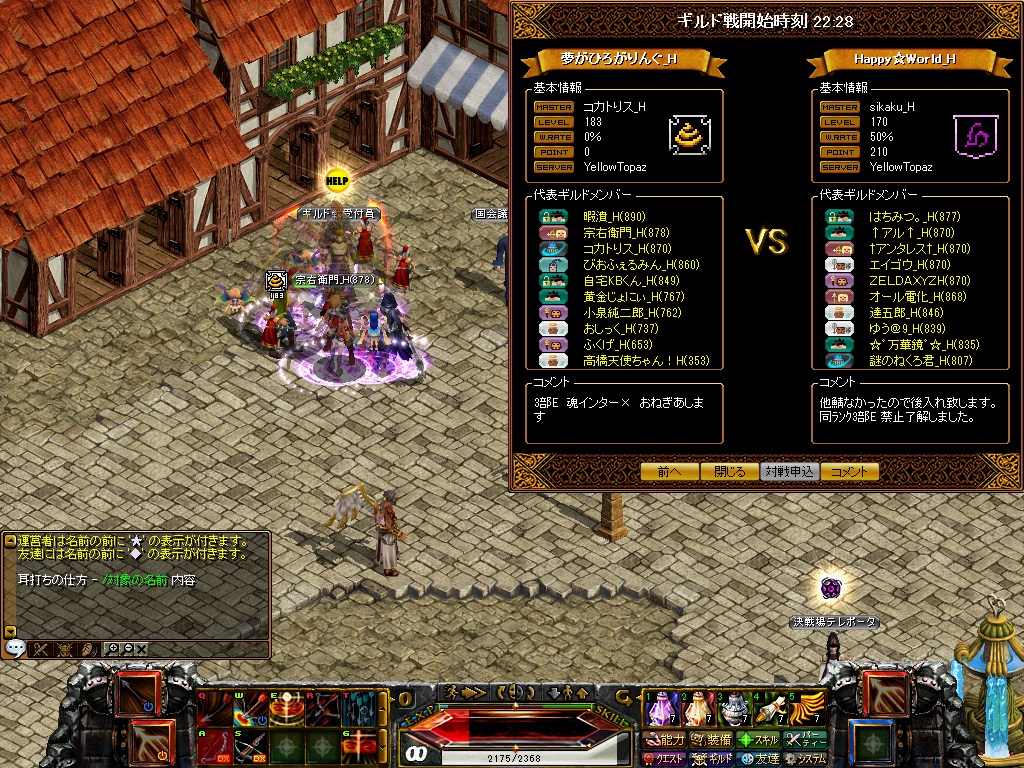This screenshot has height=768, width=1024.
Task: Activate the W target arrow skill
Action: (248, 710)
